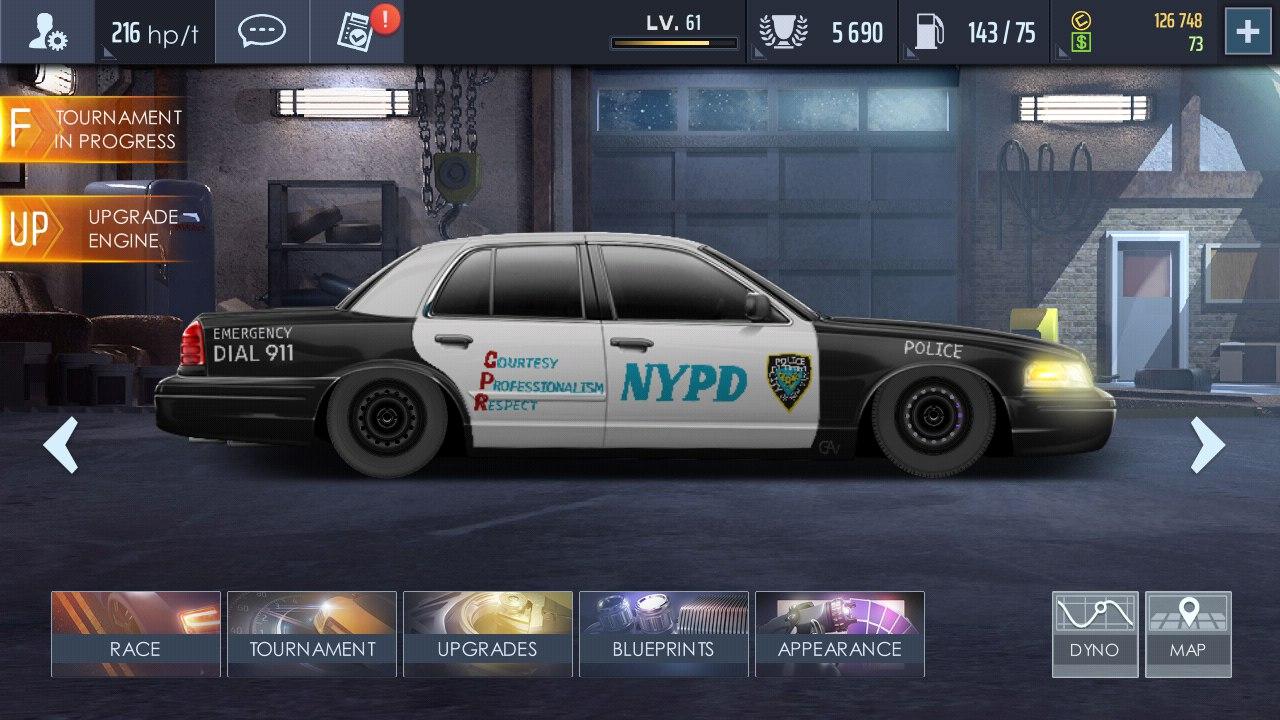
Task: Open the Map location screen
Action: (1188, 632)
